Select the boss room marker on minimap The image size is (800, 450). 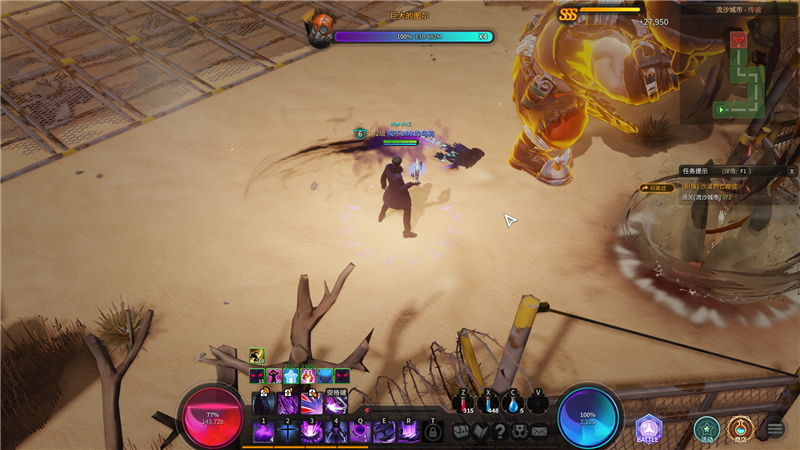(x=738, y=40)
